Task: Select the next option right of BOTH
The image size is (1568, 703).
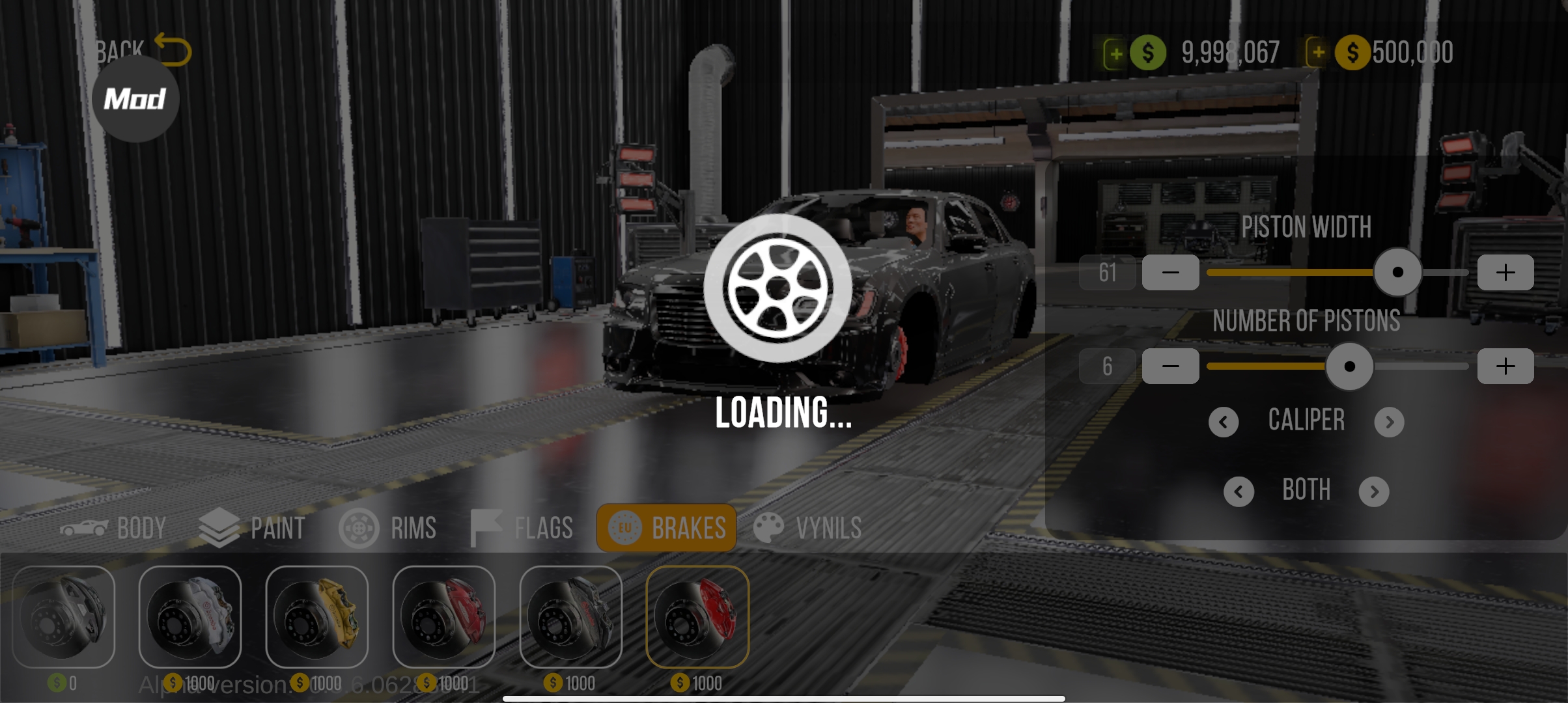Action: click(1374, 491)
